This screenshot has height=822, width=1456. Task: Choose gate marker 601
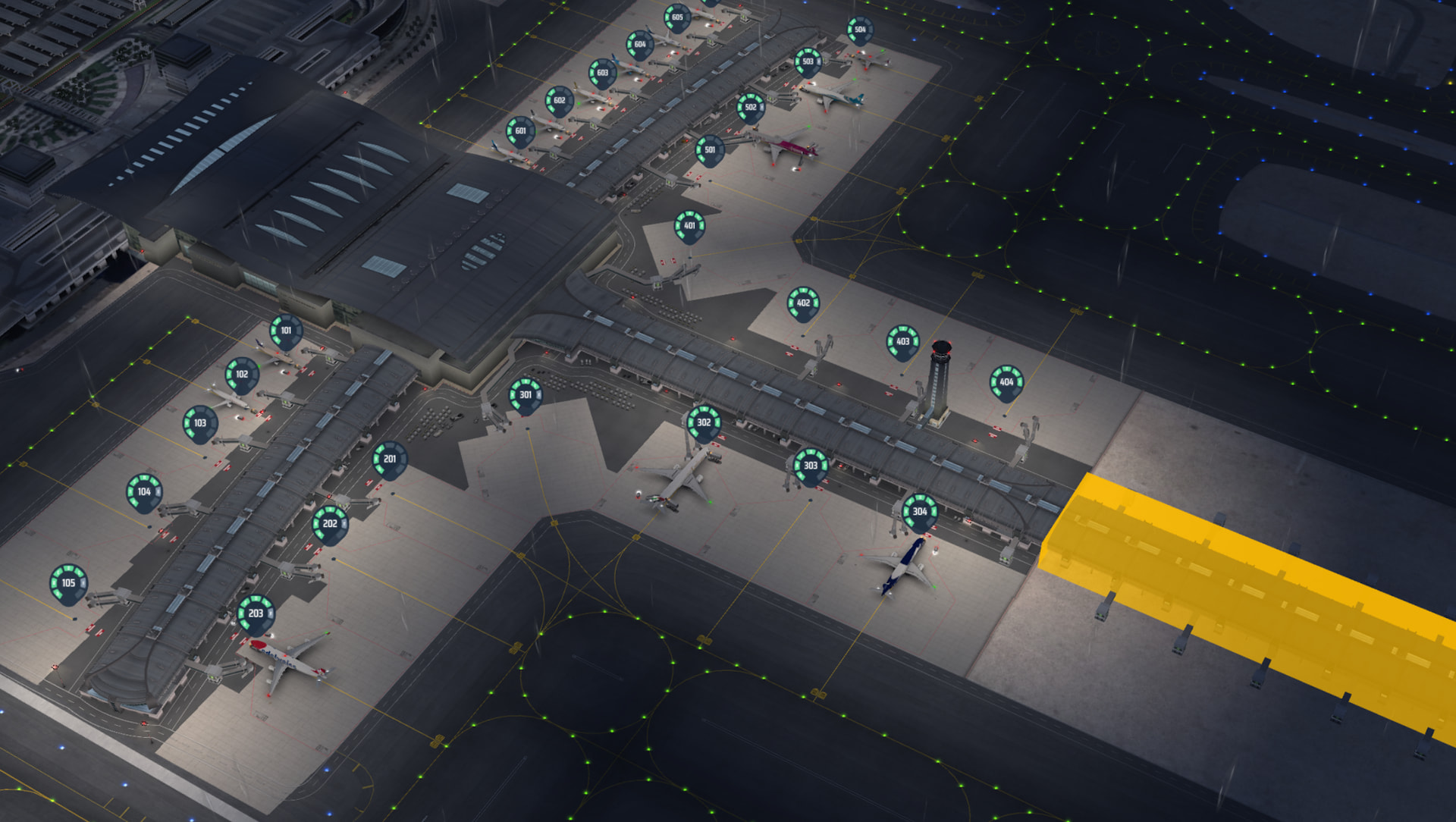point(520,130)
